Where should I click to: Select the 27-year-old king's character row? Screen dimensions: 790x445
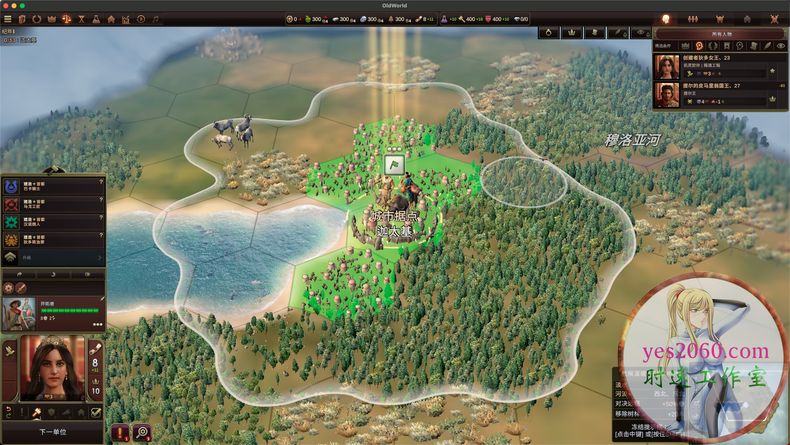[720, 94]
